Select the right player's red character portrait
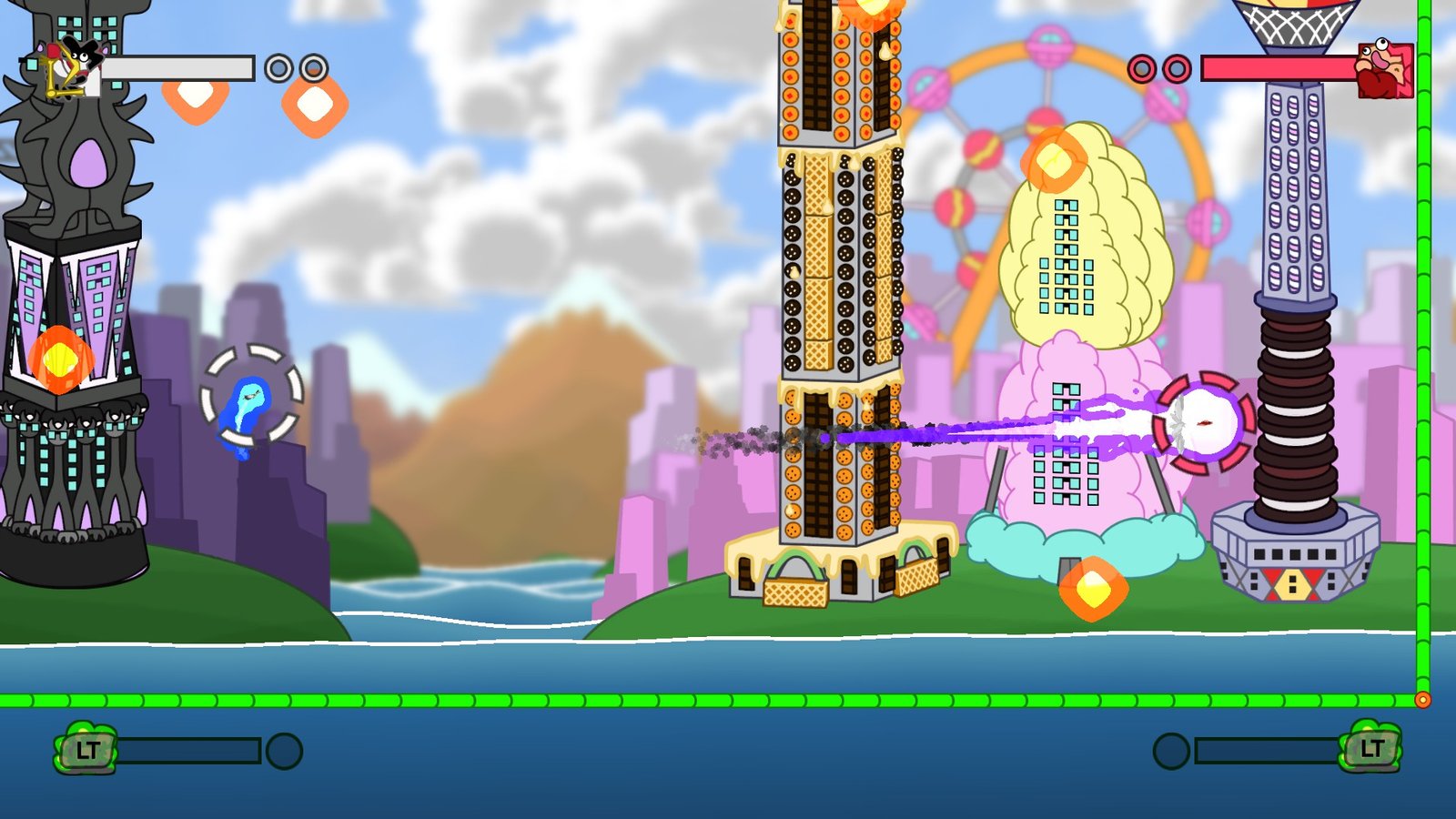The height and width of the screenshot is (819, 1456). 1384,68
